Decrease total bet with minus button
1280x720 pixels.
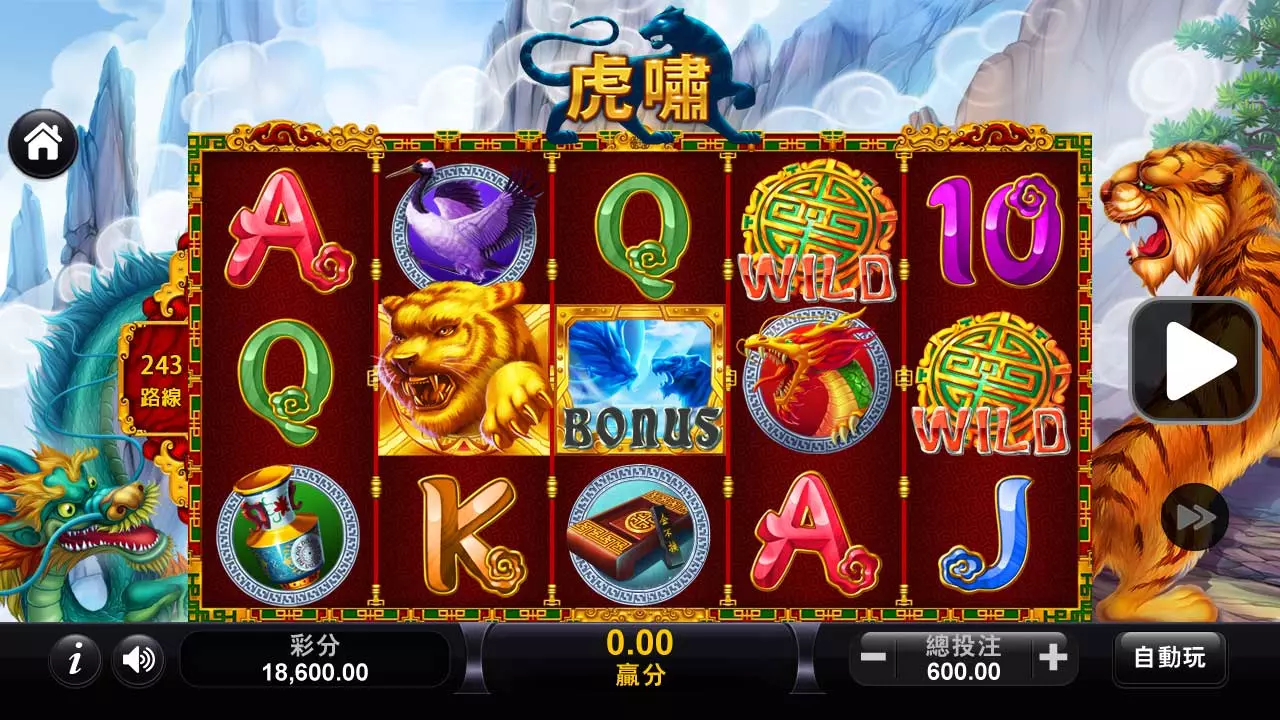[873, 657]
